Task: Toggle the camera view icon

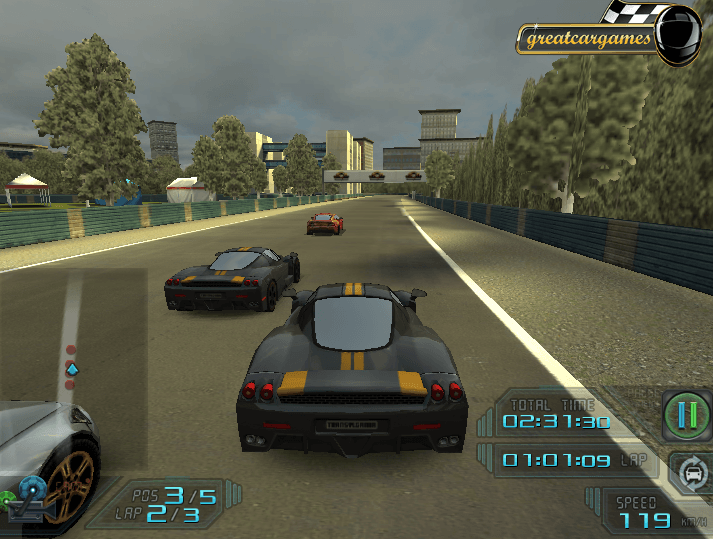Action: click(29, 496)
